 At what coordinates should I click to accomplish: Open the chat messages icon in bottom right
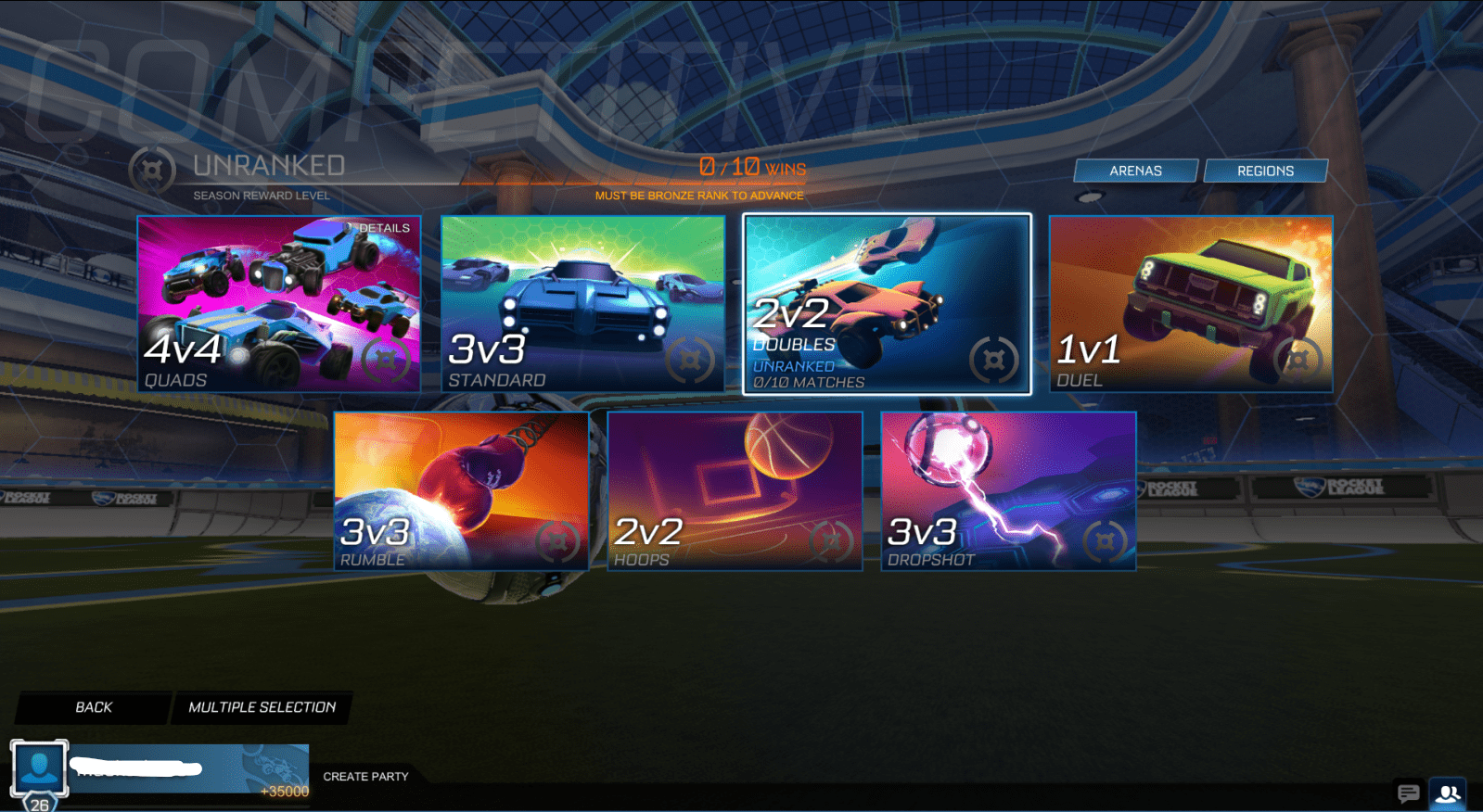pos(1408,792)
